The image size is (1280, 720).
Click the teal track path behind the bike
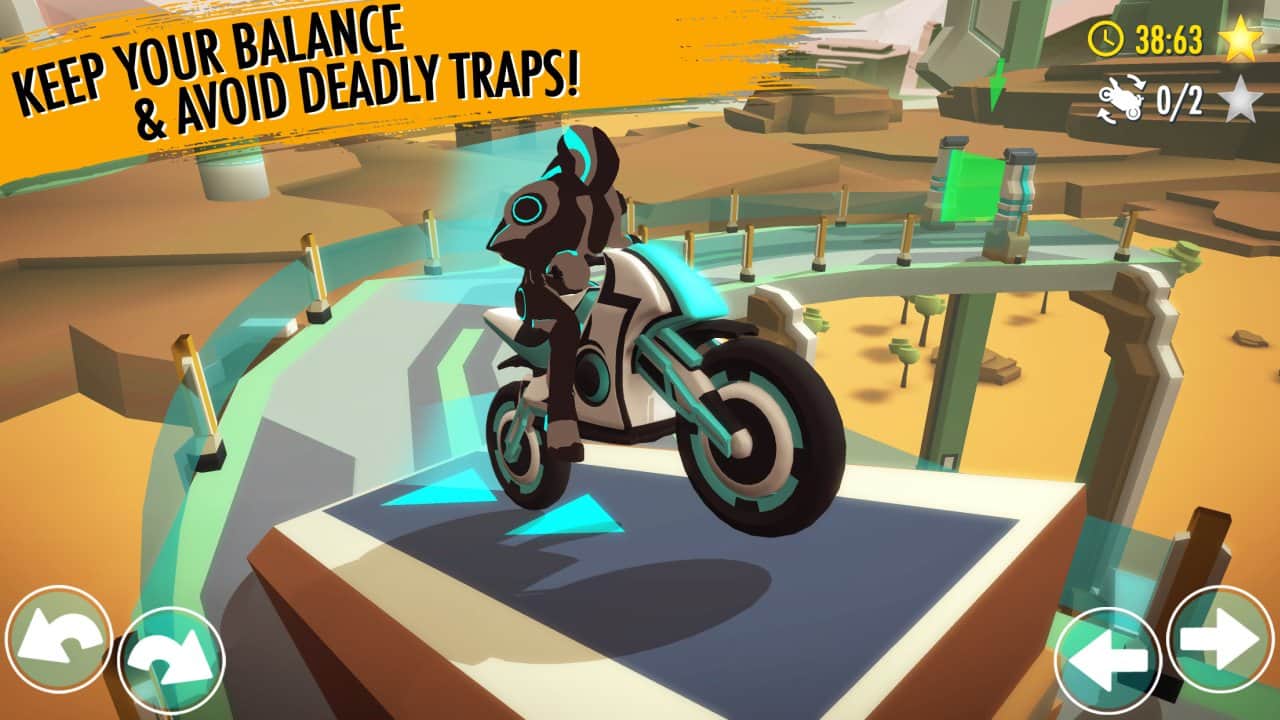click(x=330, y=330)
